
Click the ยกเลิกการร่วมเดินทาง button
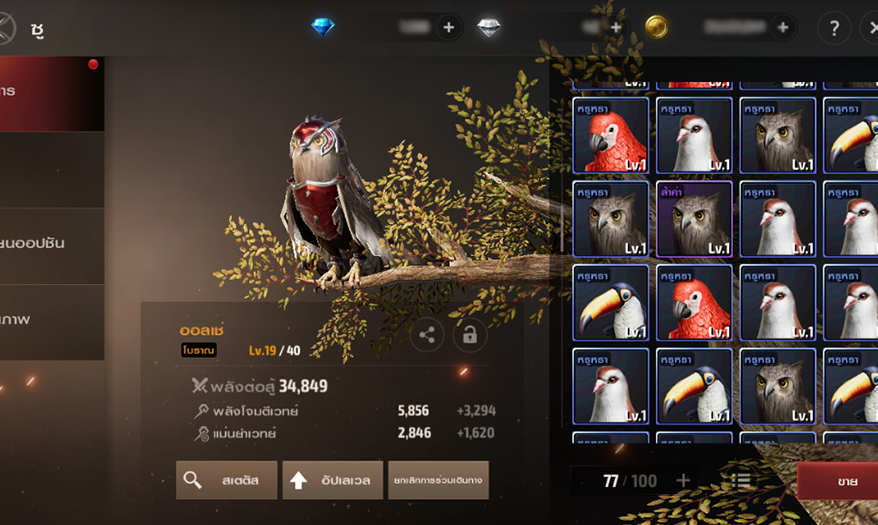tap(439, 480)
